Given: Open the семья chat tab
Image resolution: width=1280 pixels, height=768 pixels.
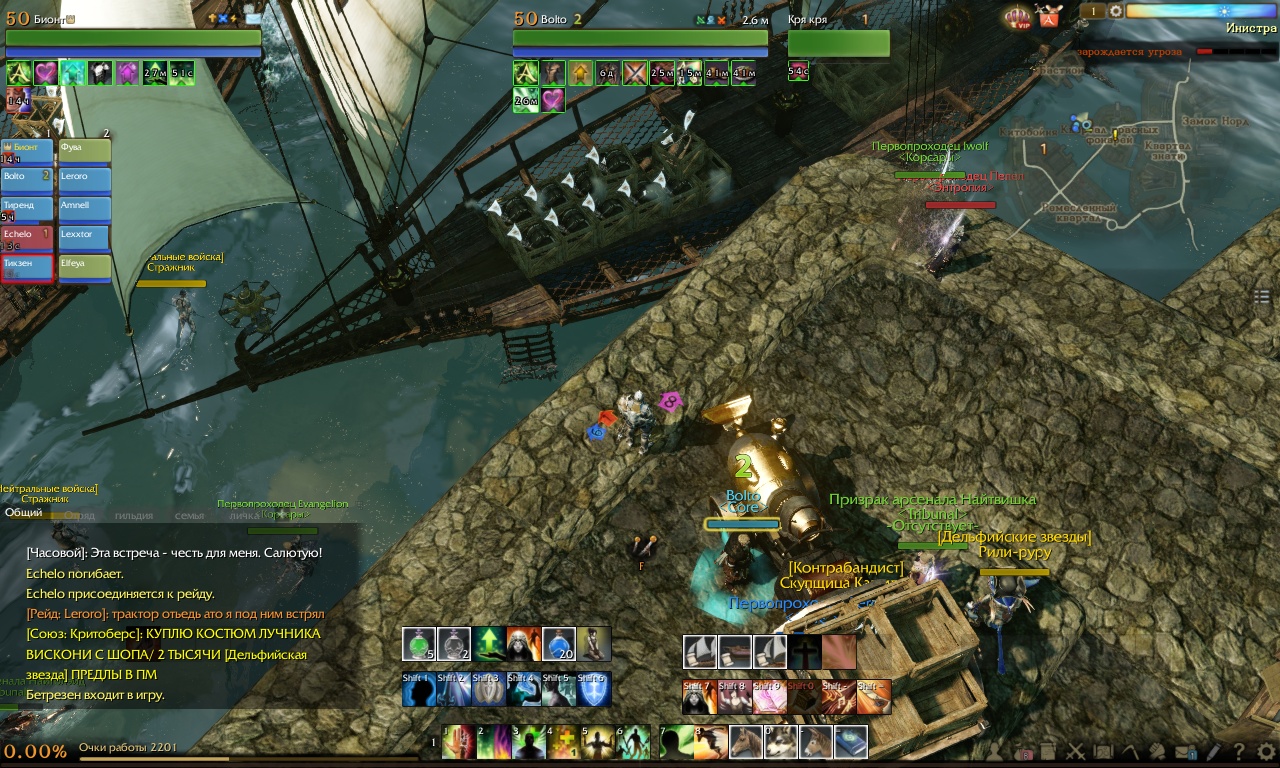Looking at the screenshot, I should coord(189,515).
